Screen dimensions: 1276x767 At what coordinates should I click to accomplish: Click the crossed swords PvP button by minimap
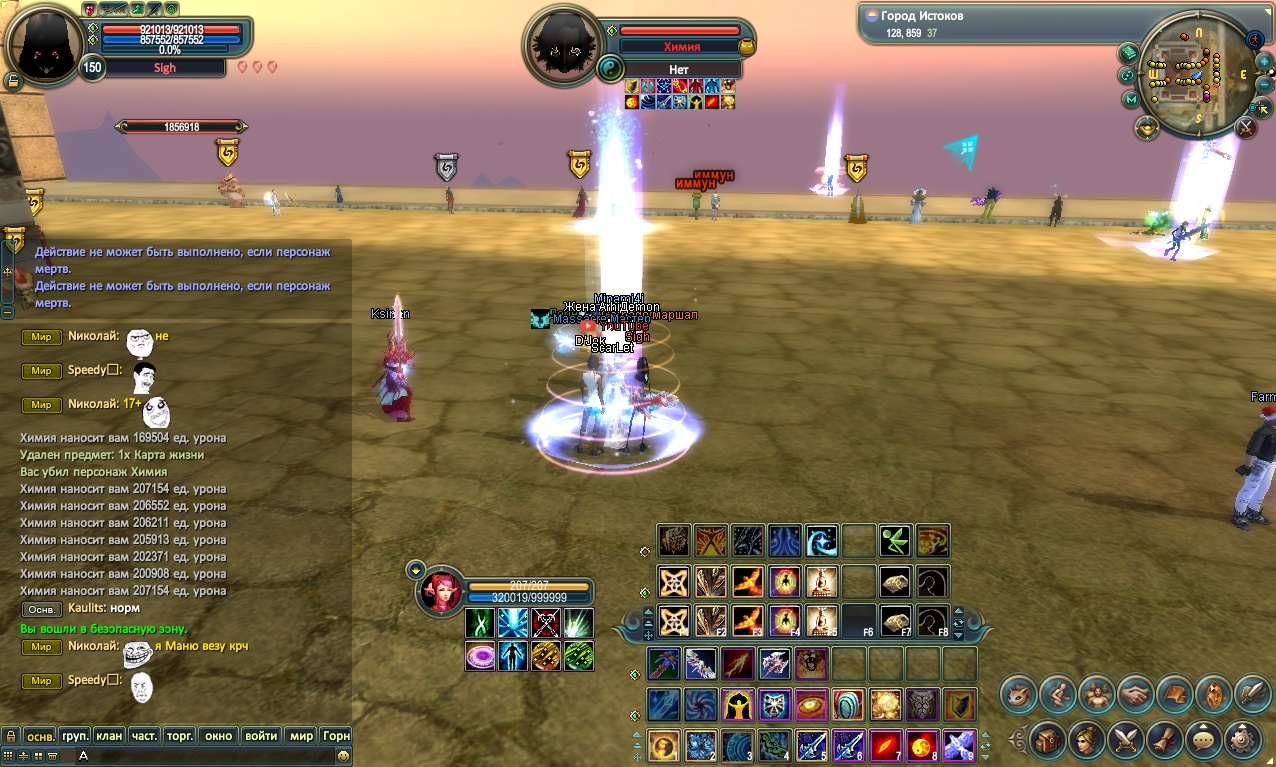point(1246,127)
